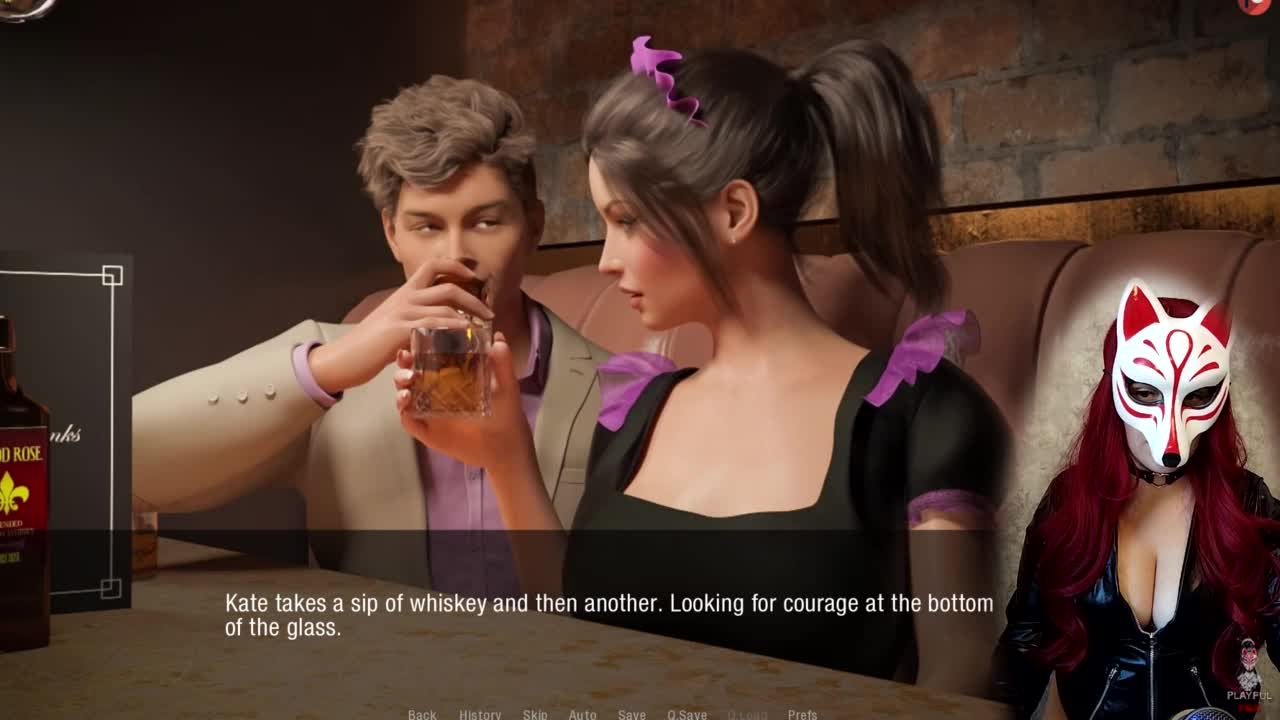
Task: Toggle Skip mode in quick menu
Action: pyautogui.click(x=535, y=714)
